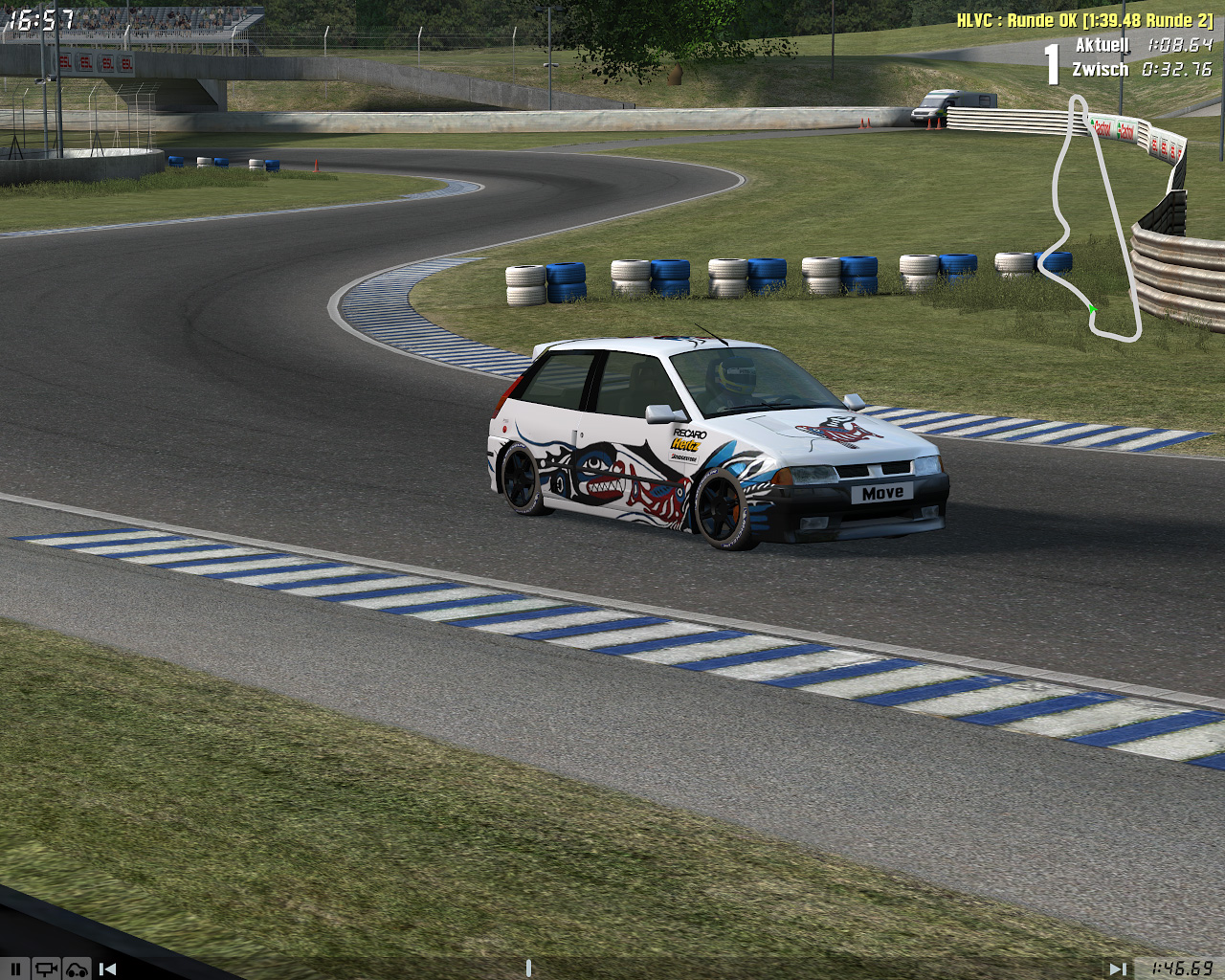Jump to the start of the replay
This screenshot has width=1225, height=980.
108,969
